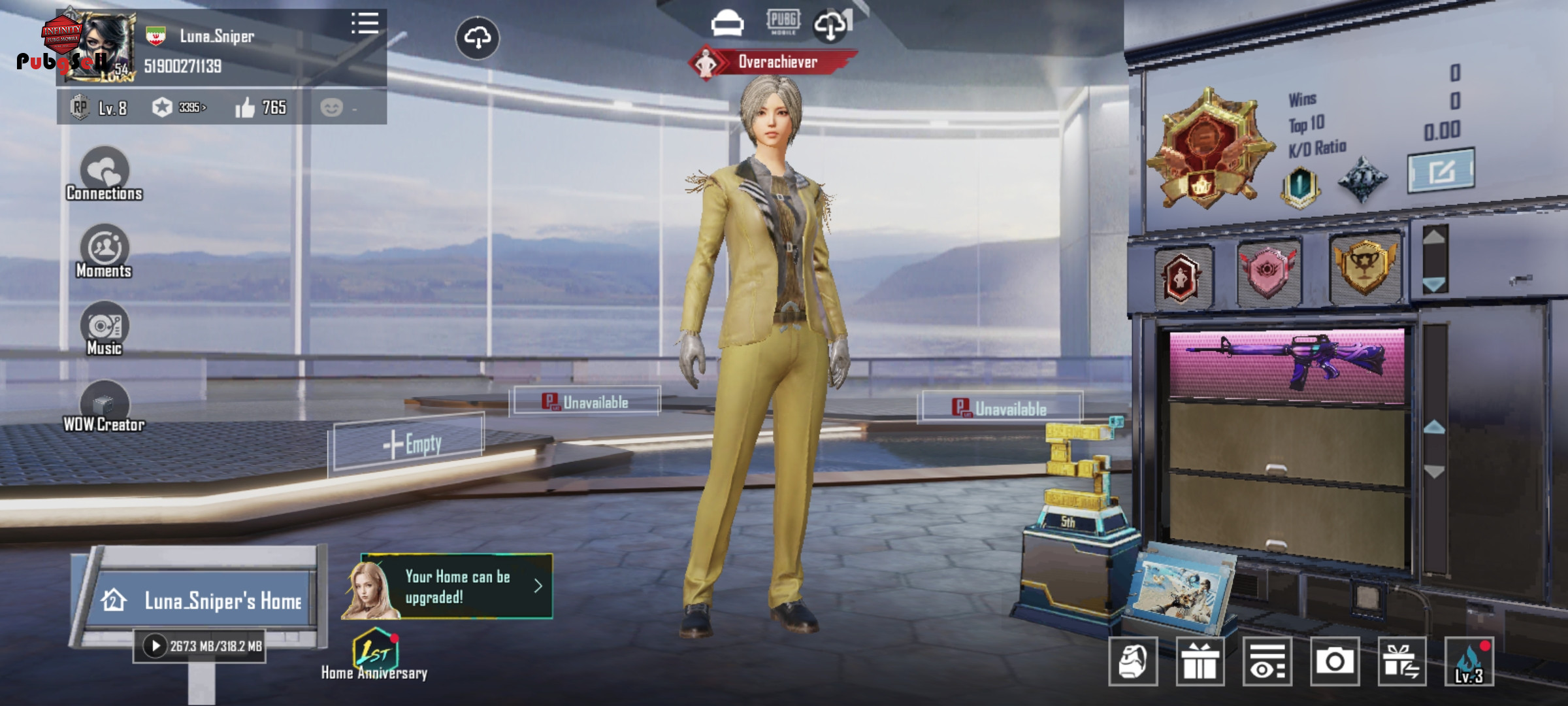The image size is (1568, 706).
Task: Open the Lv.3 flame icon
Action: 1469,662
